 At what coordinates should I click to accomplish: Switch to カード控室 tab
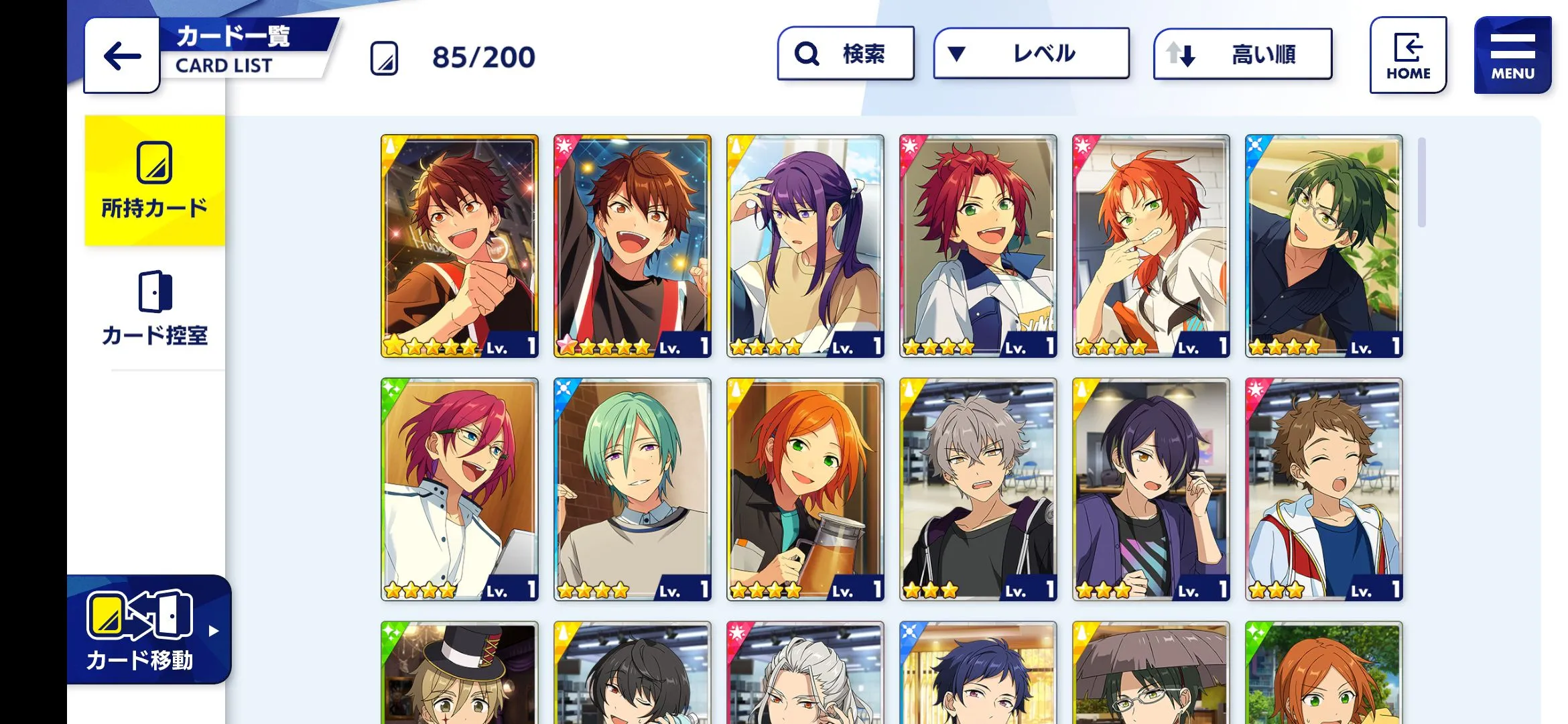(x=155, y=308)
